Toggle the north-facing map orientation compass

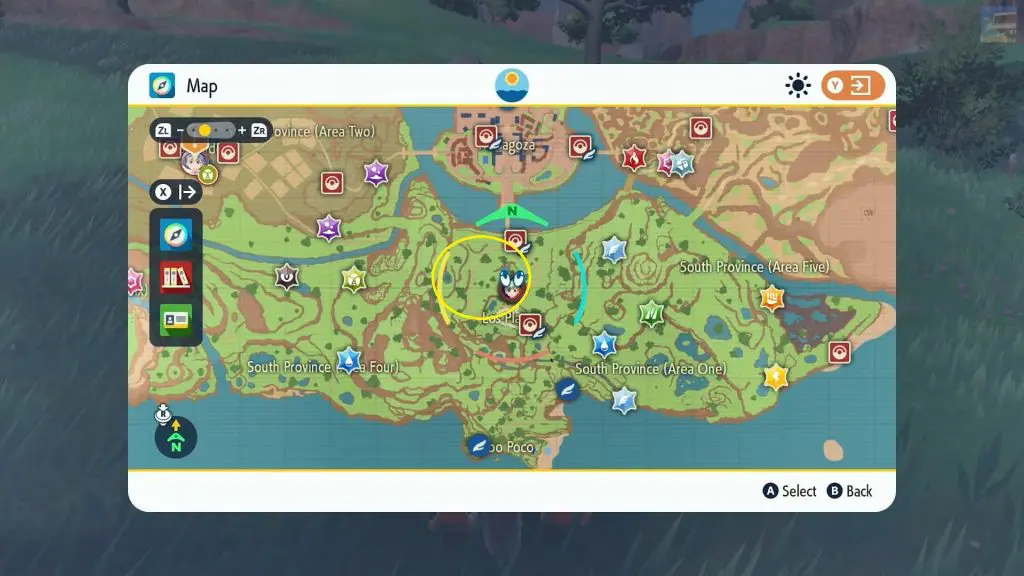tap(176, 437)
